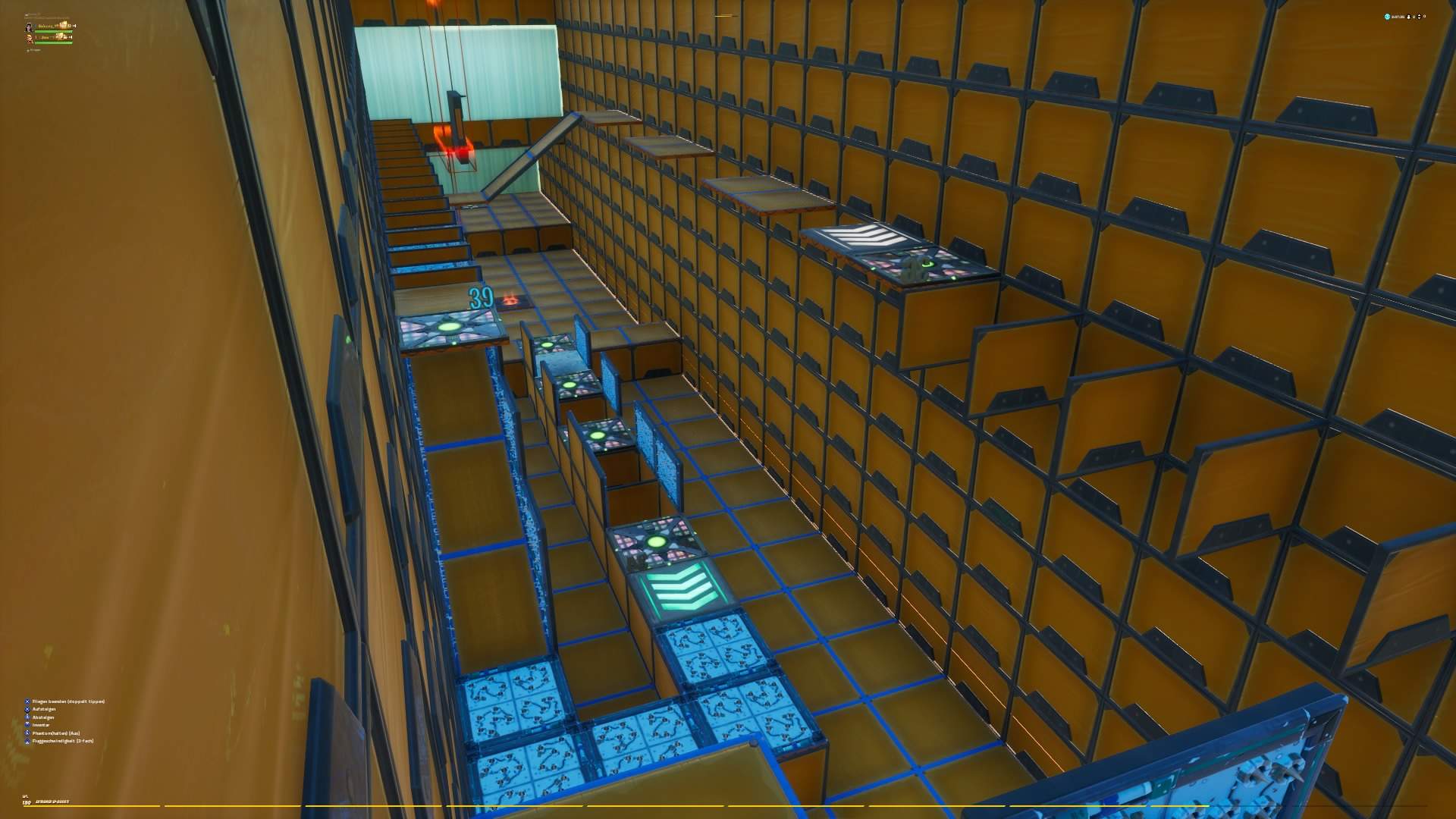Click the Fliegen beenden prompt icon
The image size is (1456, 819).
27,701
